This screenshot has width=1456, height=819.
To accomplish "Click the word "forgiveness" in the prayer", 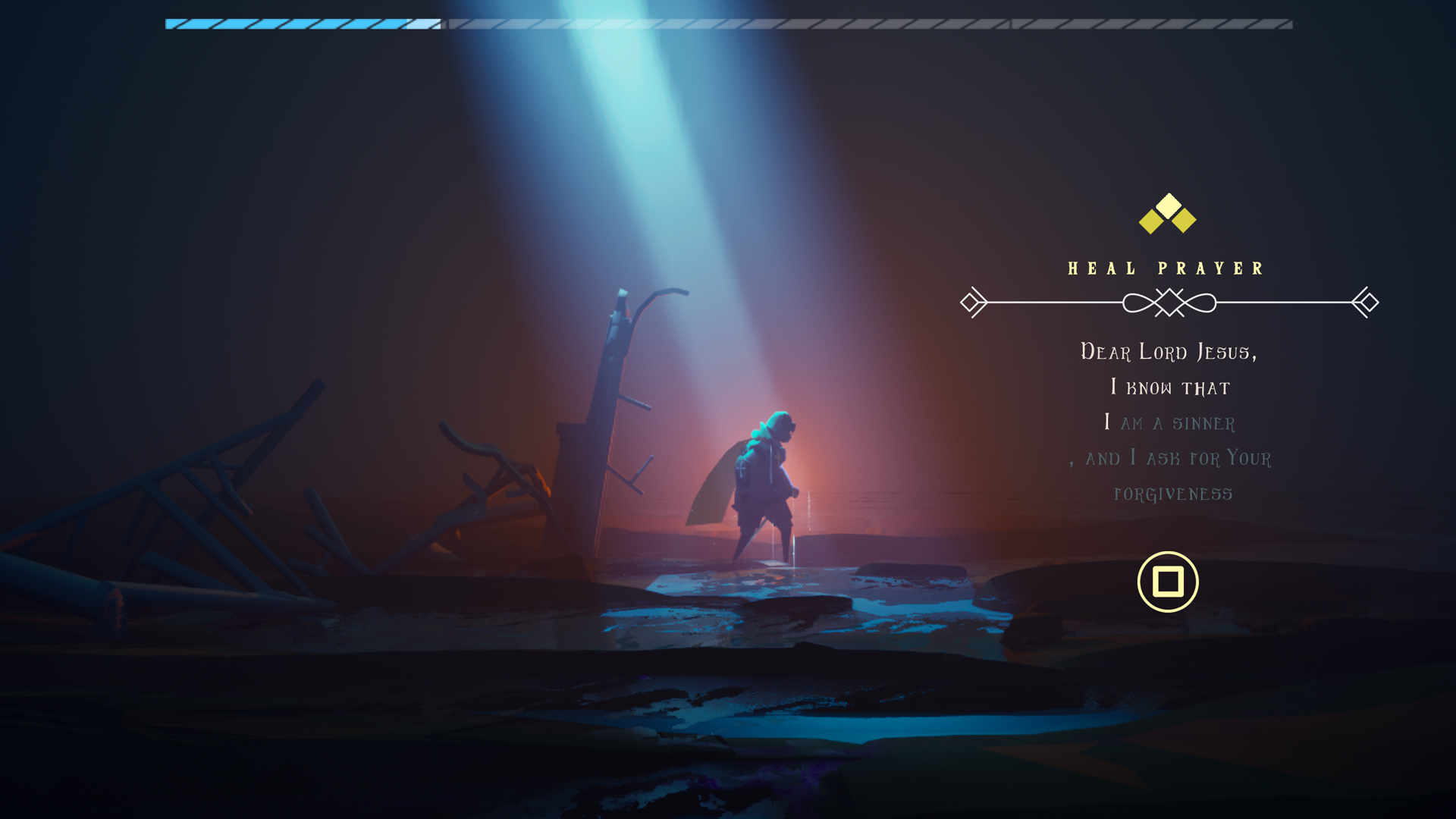I will 1173,494.
